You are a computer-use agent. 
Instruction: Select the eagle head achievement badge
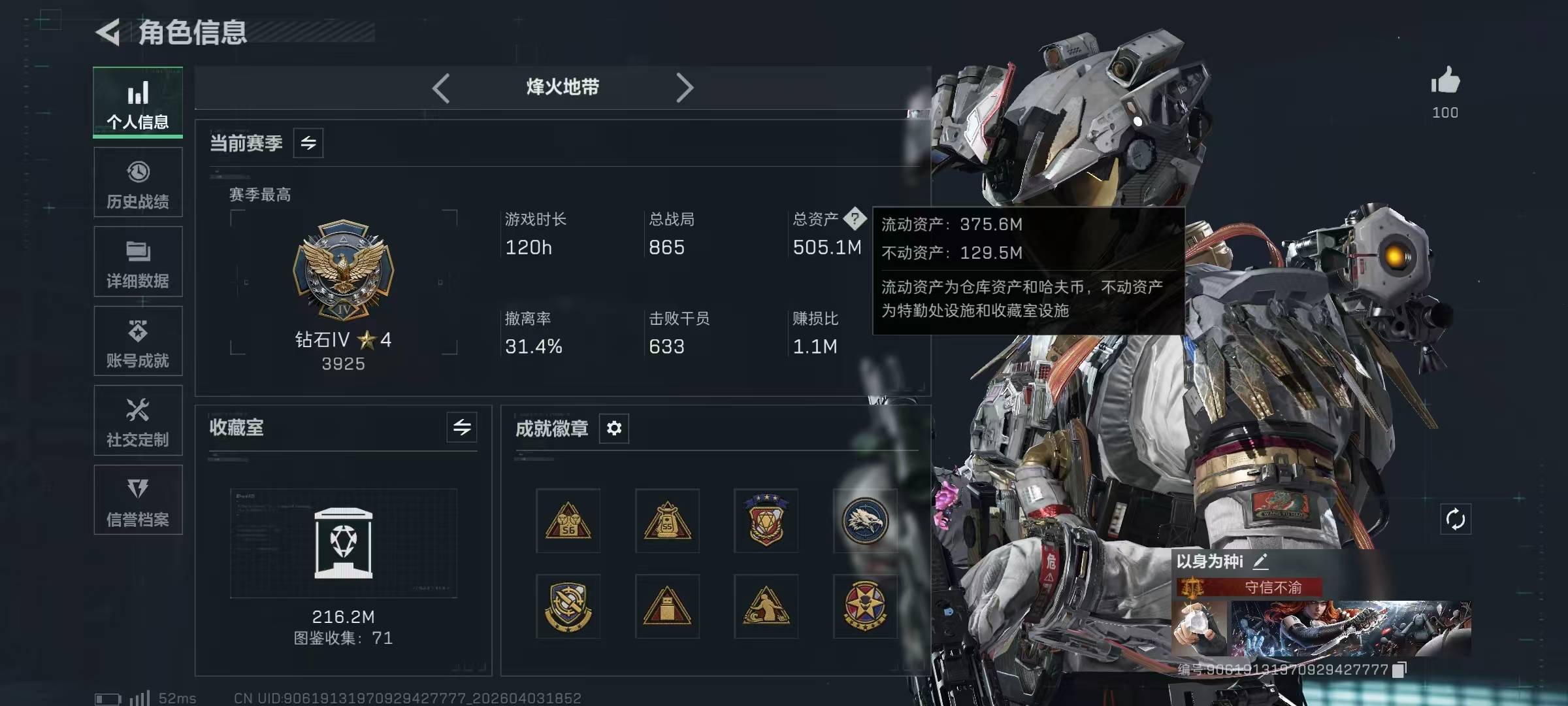click(x=864, y=521)
